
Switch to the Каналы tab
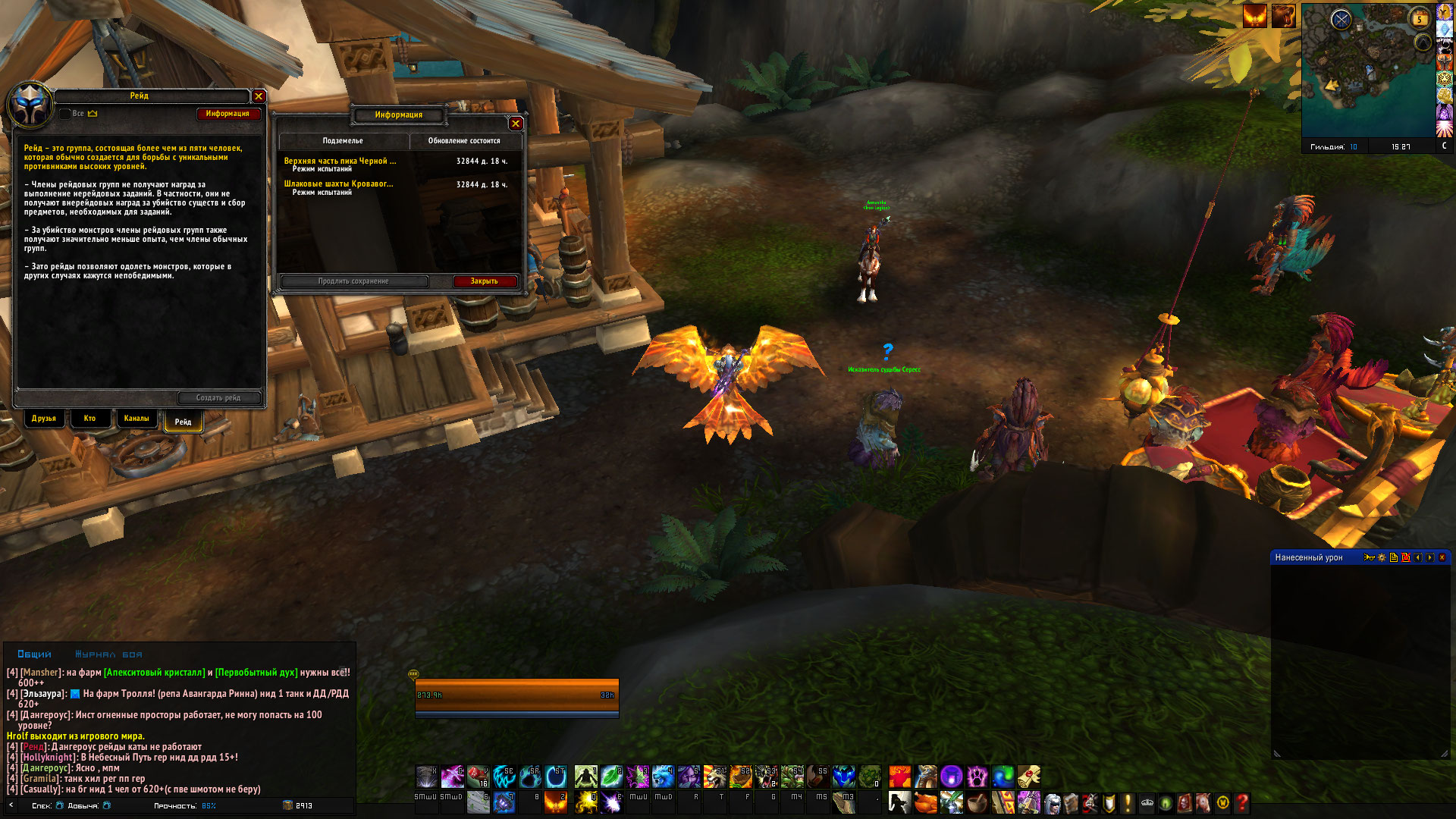tap(136, 419)
